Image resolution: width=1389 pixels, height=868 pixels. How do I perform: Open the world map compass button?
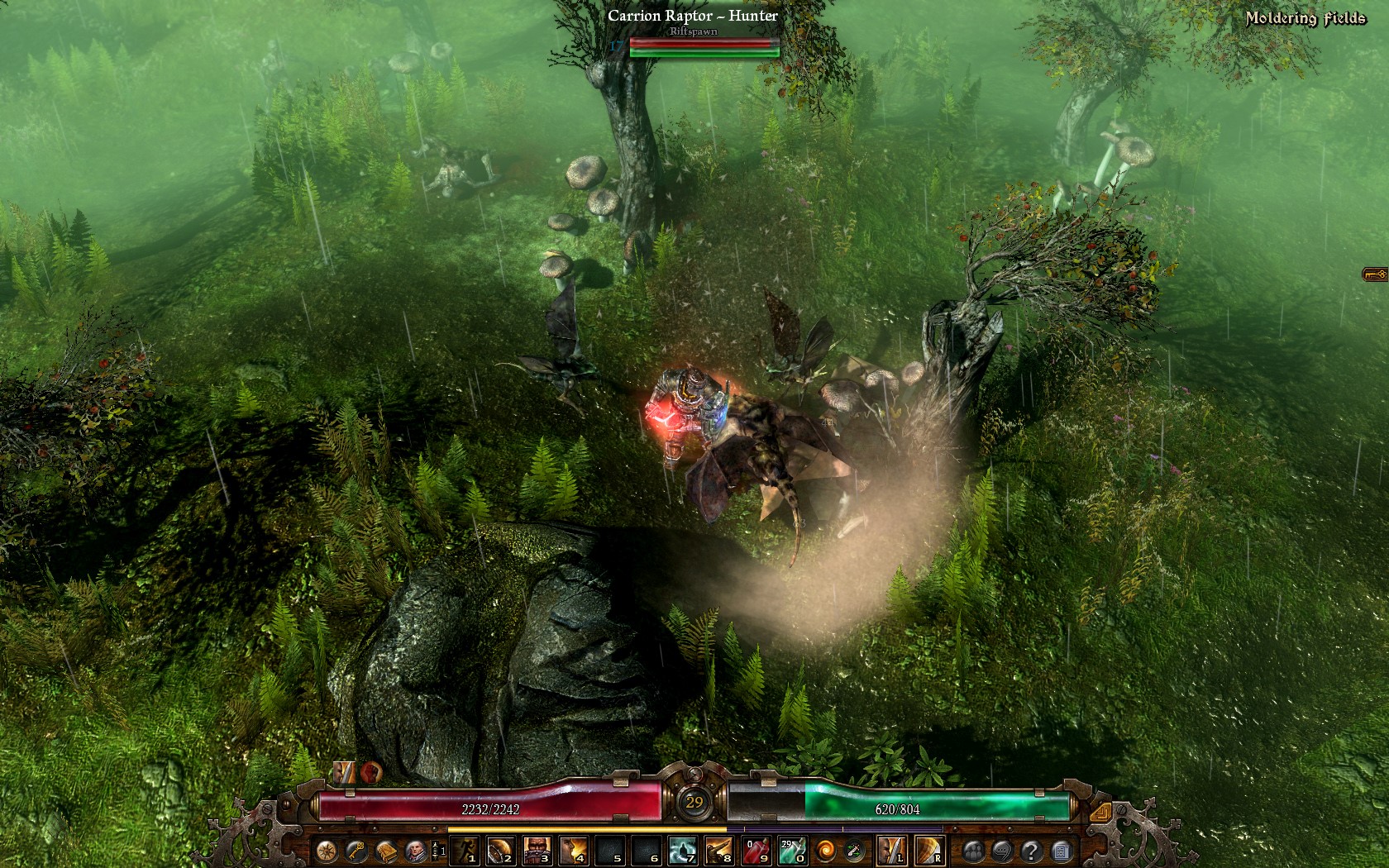tap(327, 850)
